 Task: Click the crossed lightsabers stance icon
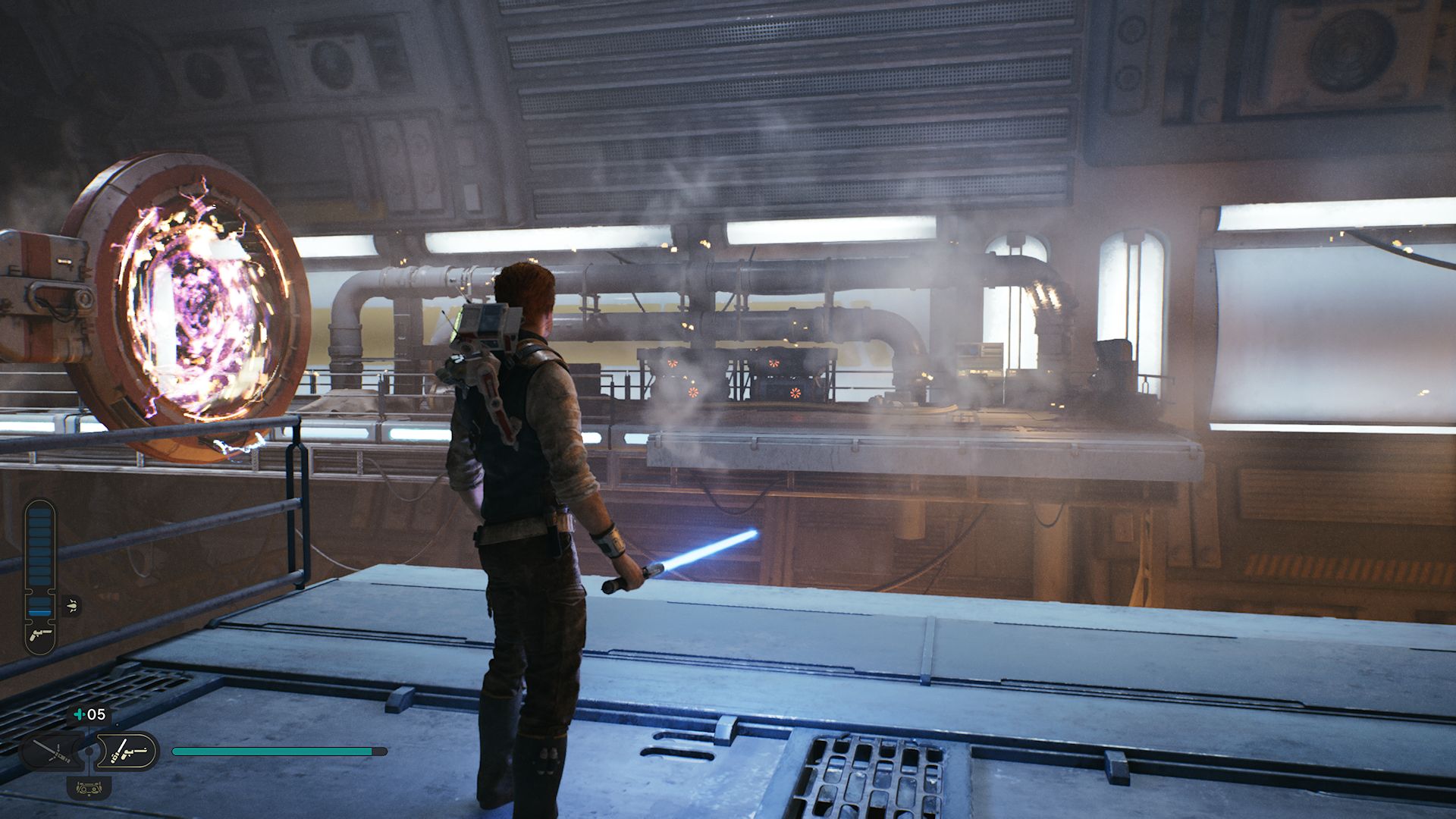[x=53, y=751]
